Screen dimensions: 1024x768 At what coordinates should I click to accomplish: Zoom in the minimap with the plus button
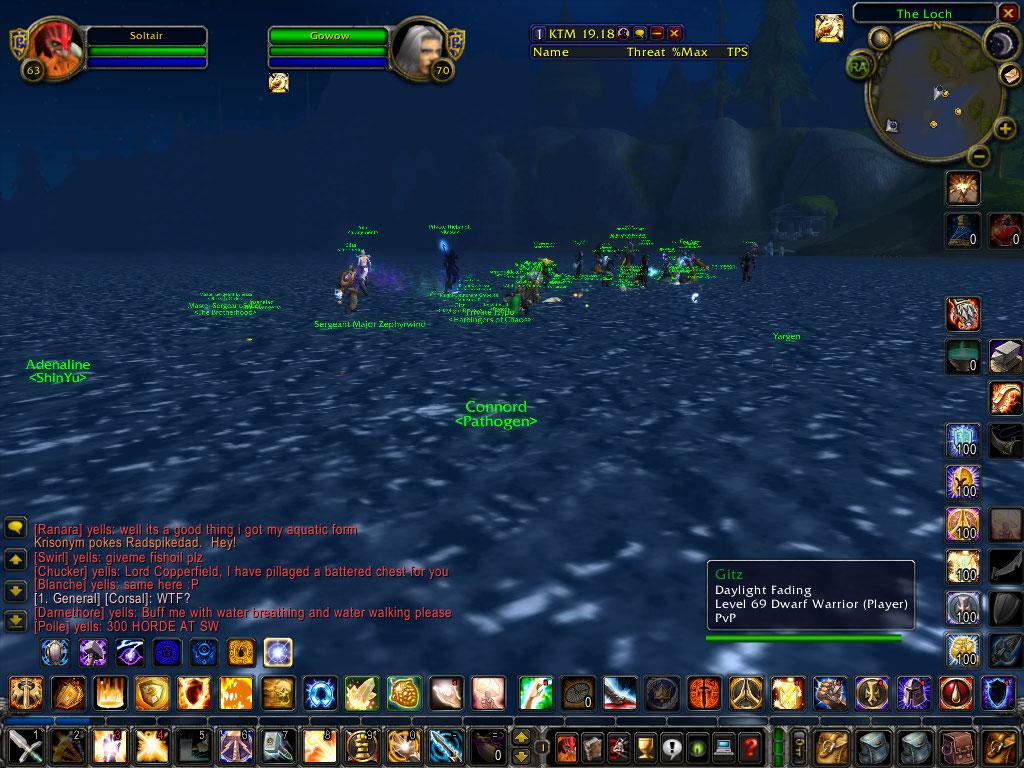1005,128
